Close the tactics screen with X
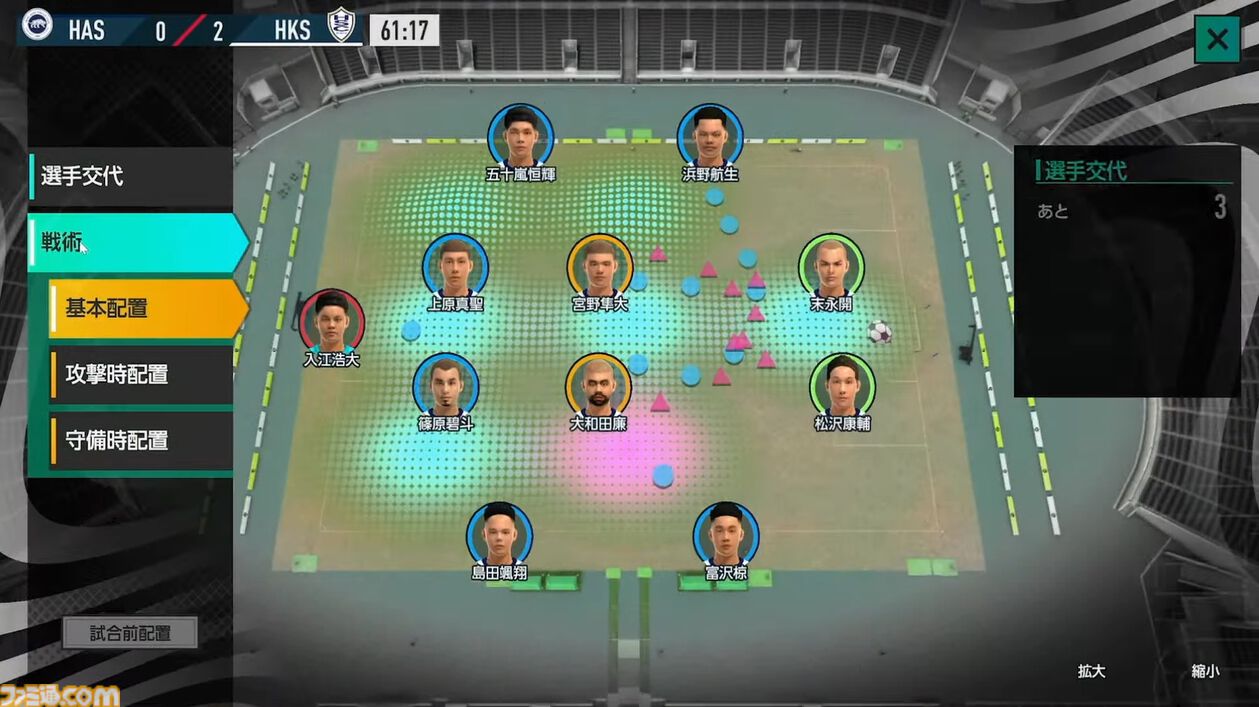This screenshot has width=1259, height=707. pos(1217,40)
